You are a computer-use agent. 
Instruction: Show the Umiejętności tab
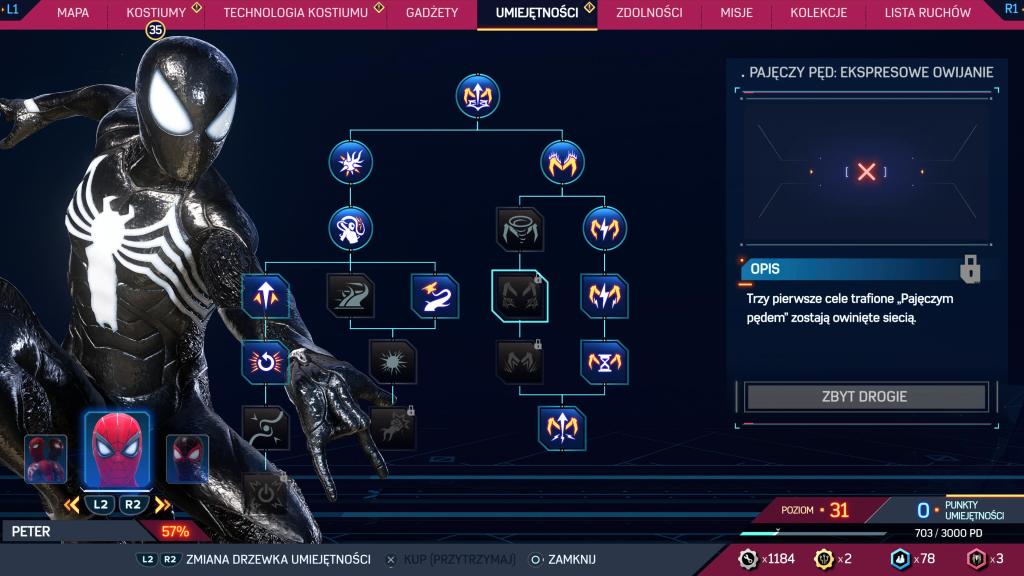pyautogui.click(x=536, y=13)
